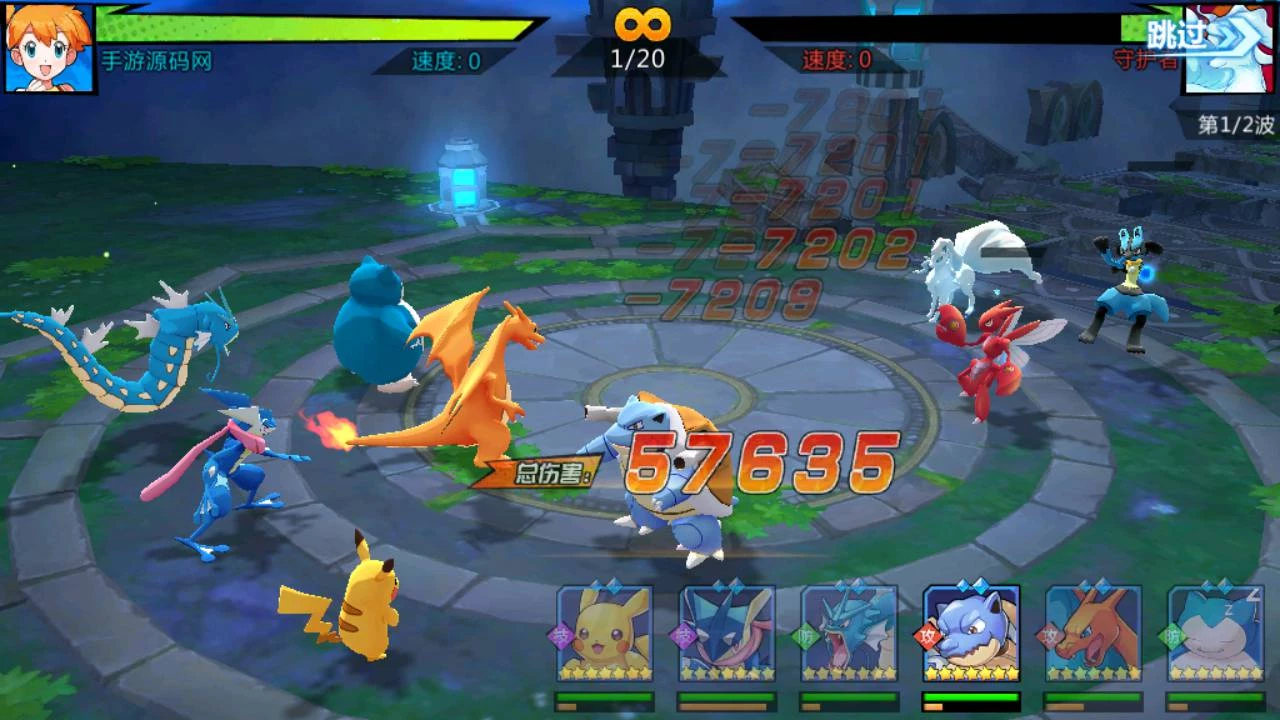1280x720 pixels.
Task: Activate the Greninja skill portrait
Action: coord(727,634)
